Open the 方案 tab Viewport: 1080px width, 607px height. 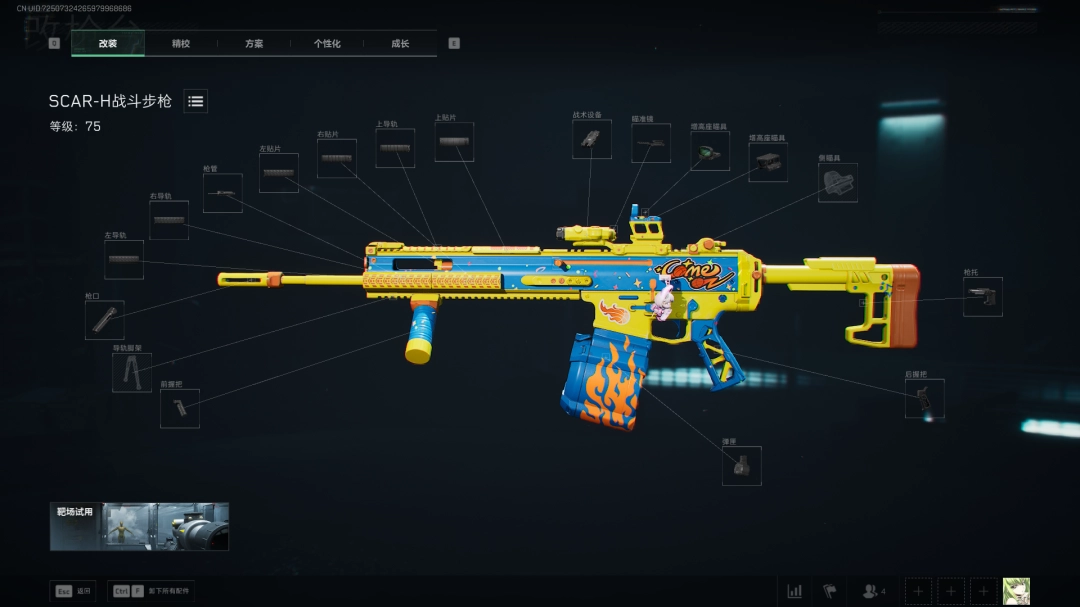click(254, 44)
